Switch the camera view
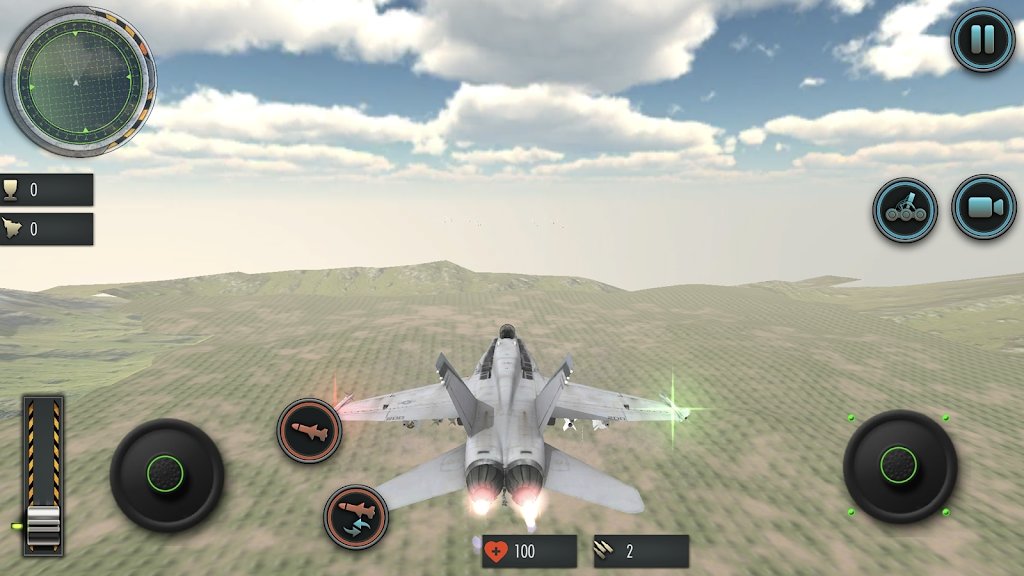Screen dimensions: 1024x576 pyautogui.click(x=983, y=207)
